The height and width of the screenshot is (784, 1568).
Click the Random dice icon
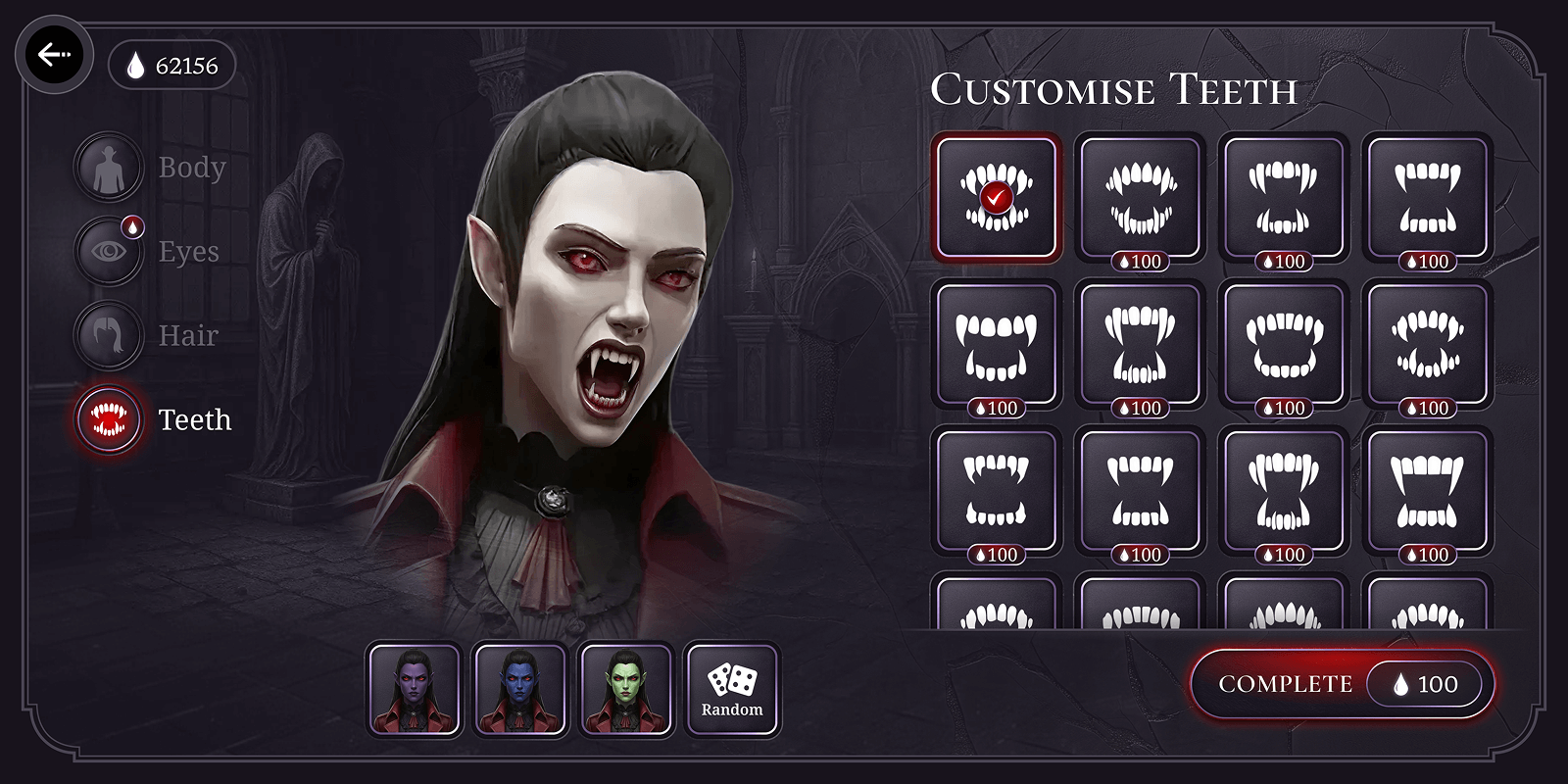(731, 678)
